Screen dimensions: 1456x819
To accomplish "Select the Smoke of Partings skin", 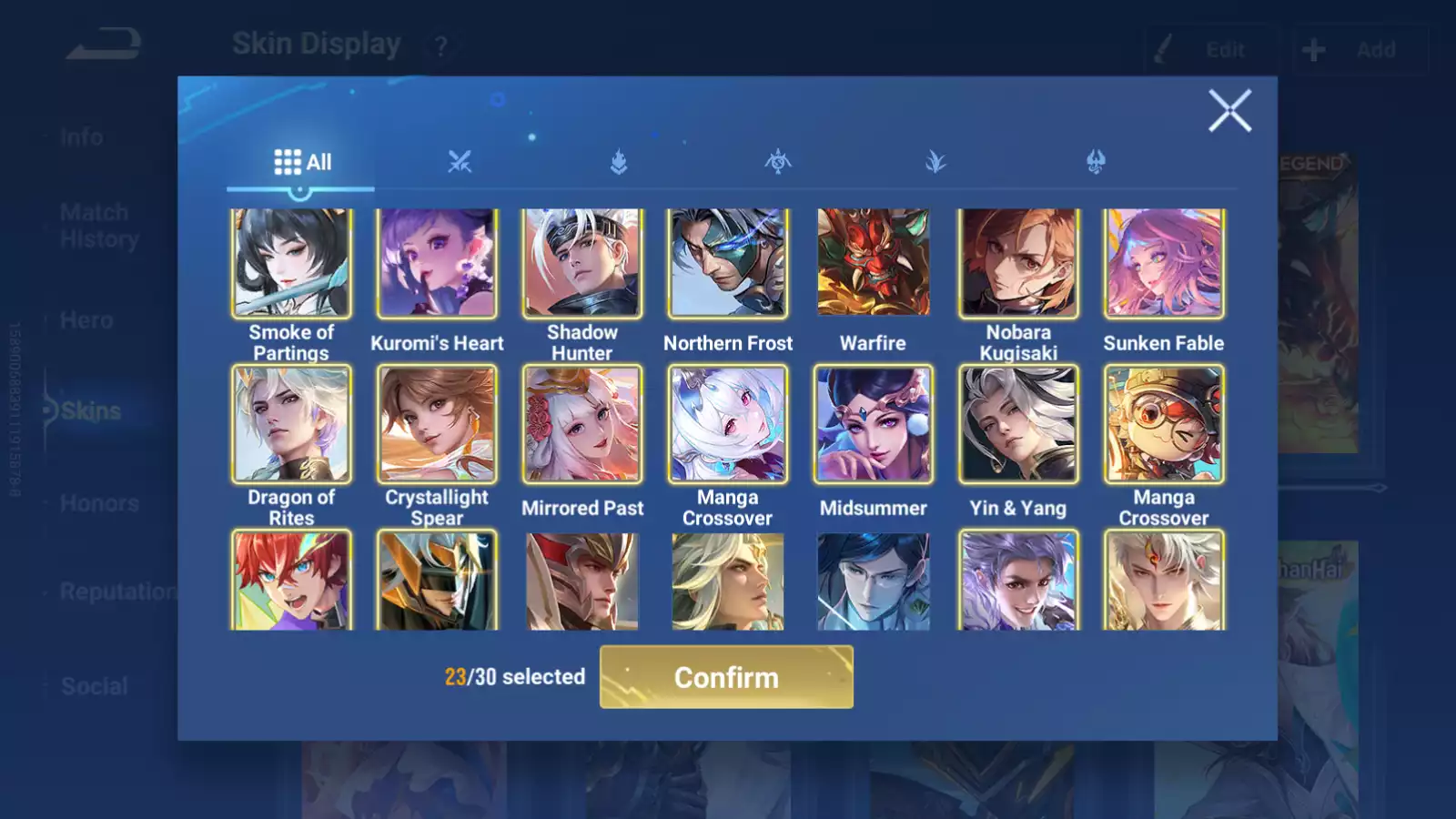I will (x=291, y=263).
